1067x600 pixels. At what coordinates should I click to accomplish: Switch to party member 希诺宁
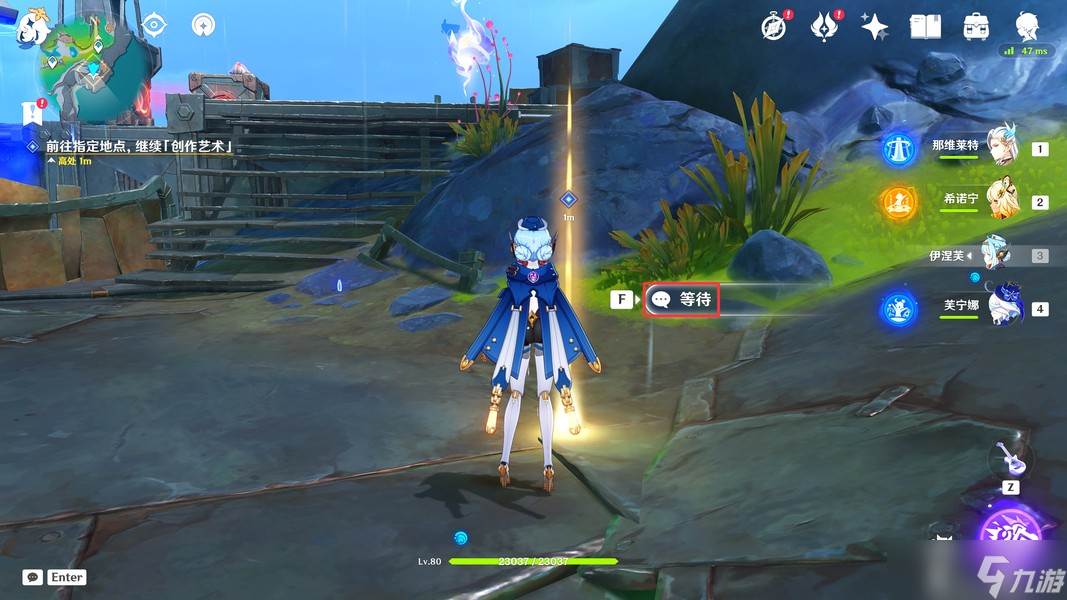(1000, 201)
